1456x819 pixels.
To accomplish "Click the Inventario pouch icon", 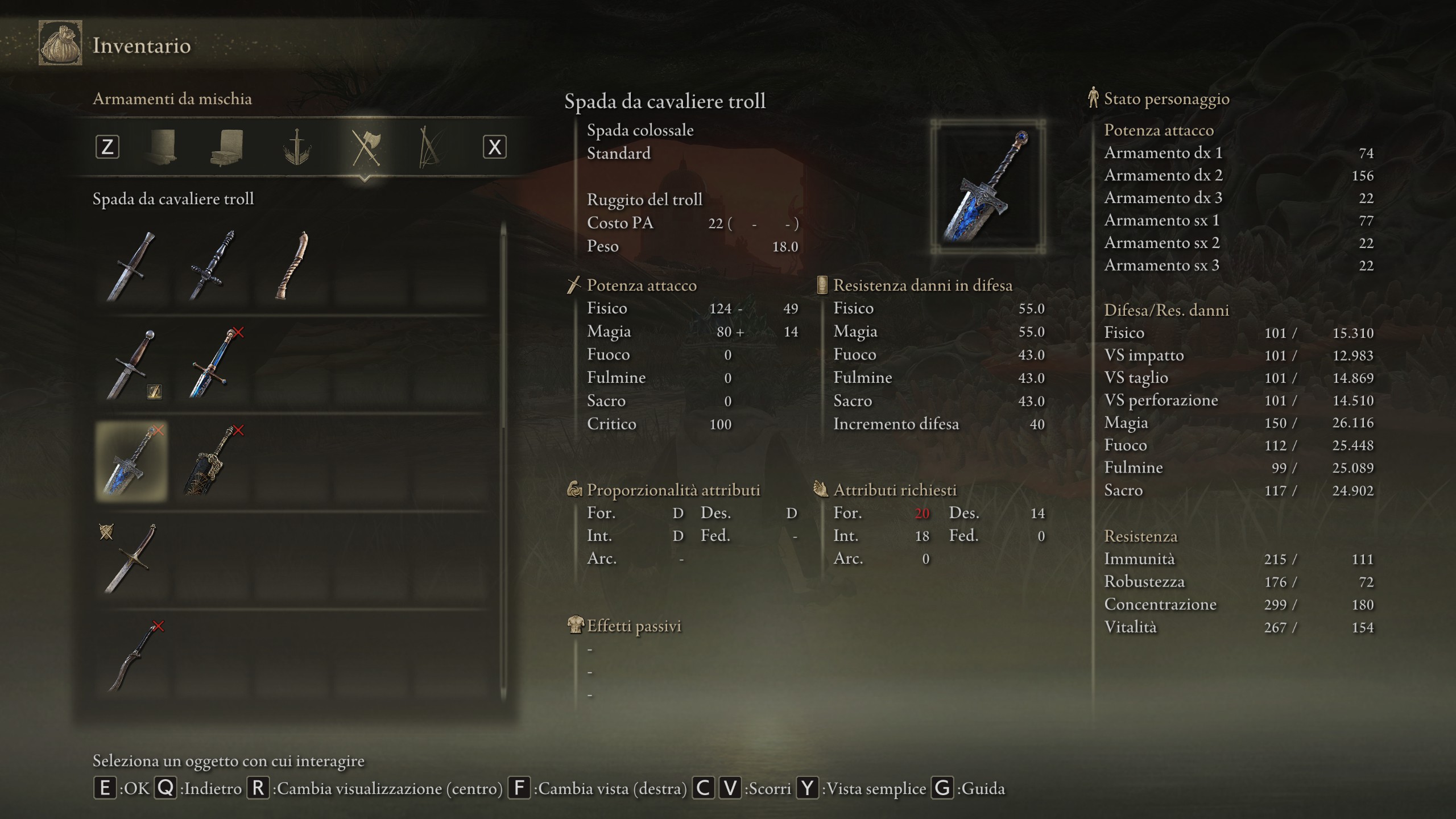I will point(60,44).
